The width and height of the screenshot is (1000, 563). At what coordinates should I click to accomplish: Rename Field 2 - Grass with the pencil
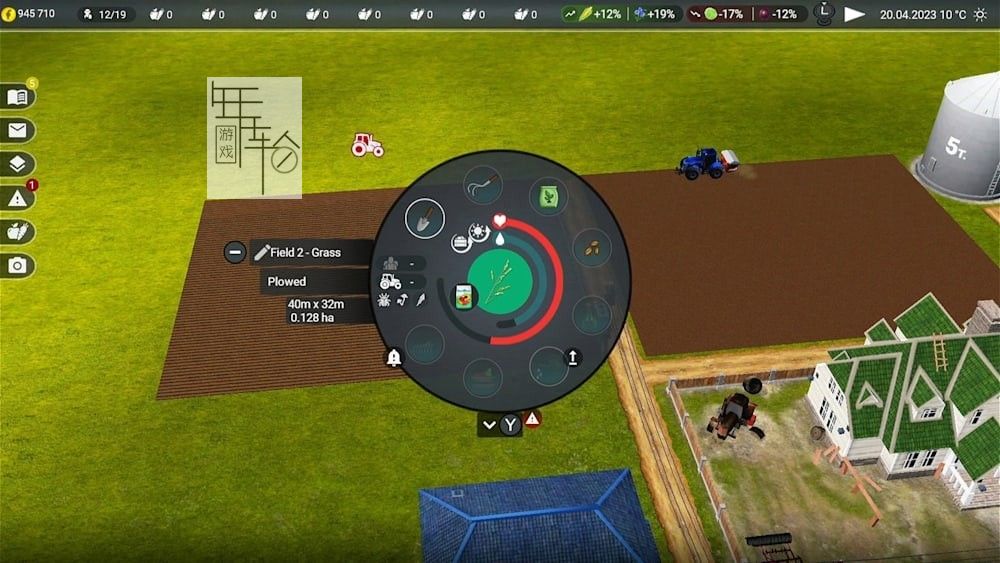[263, 253]
